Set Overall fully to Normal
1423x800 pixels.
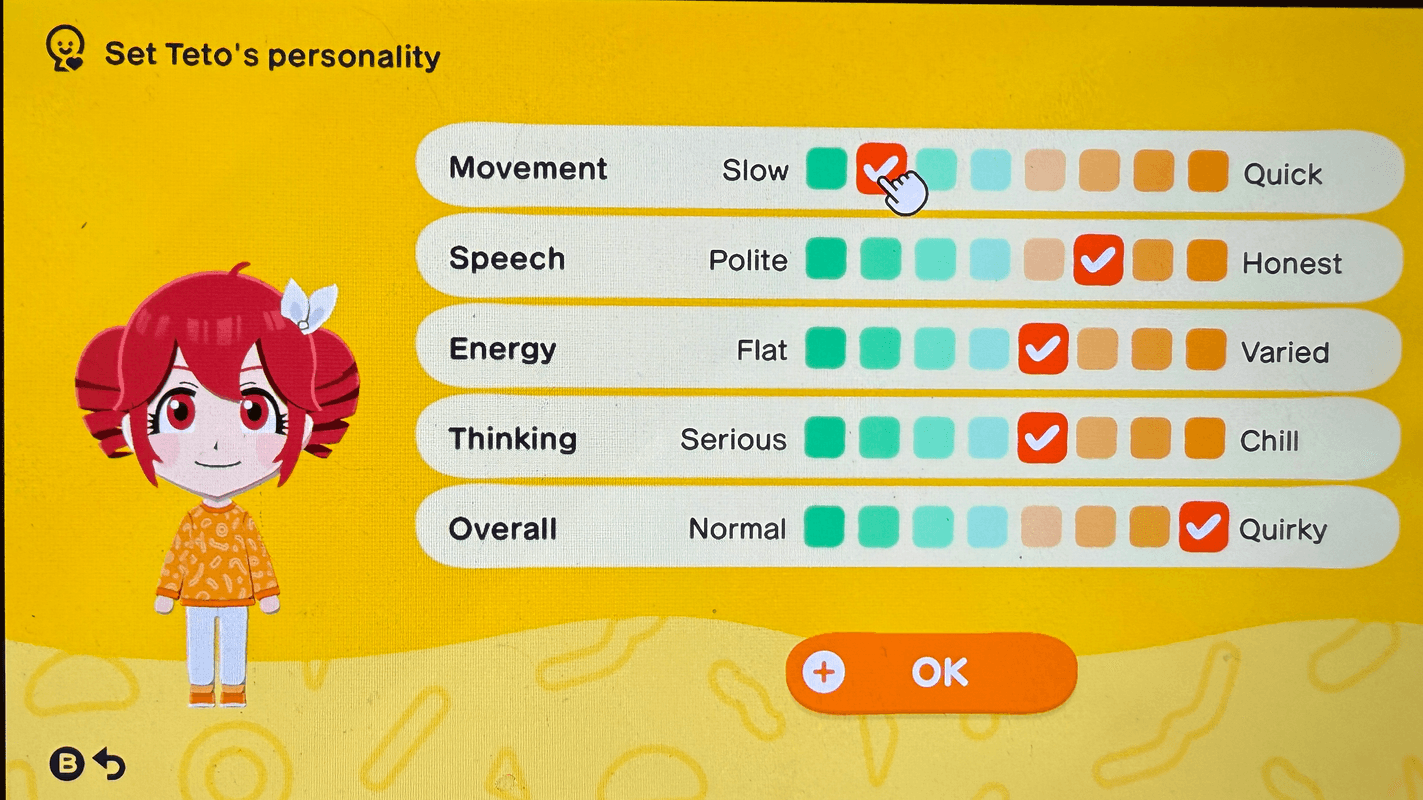[823, 528]
